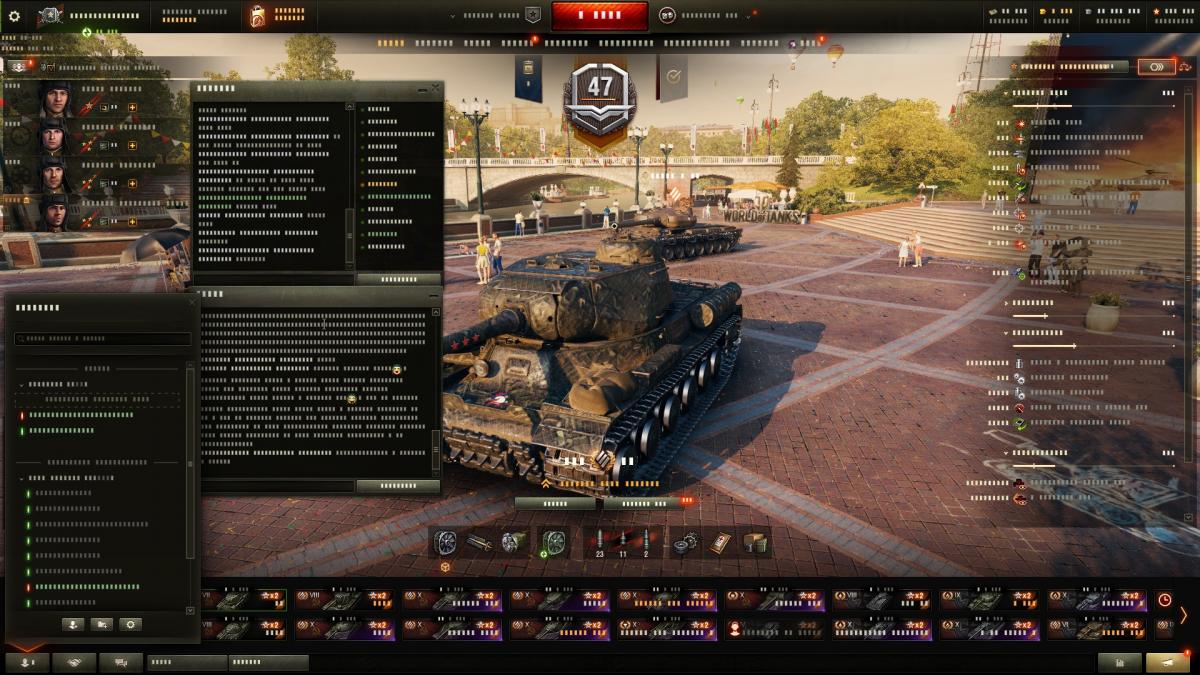Click the clock icon beside tank carousel
Image resolution: width=1200 pixels, height=675 pixels.
[x=1164, y=600]
